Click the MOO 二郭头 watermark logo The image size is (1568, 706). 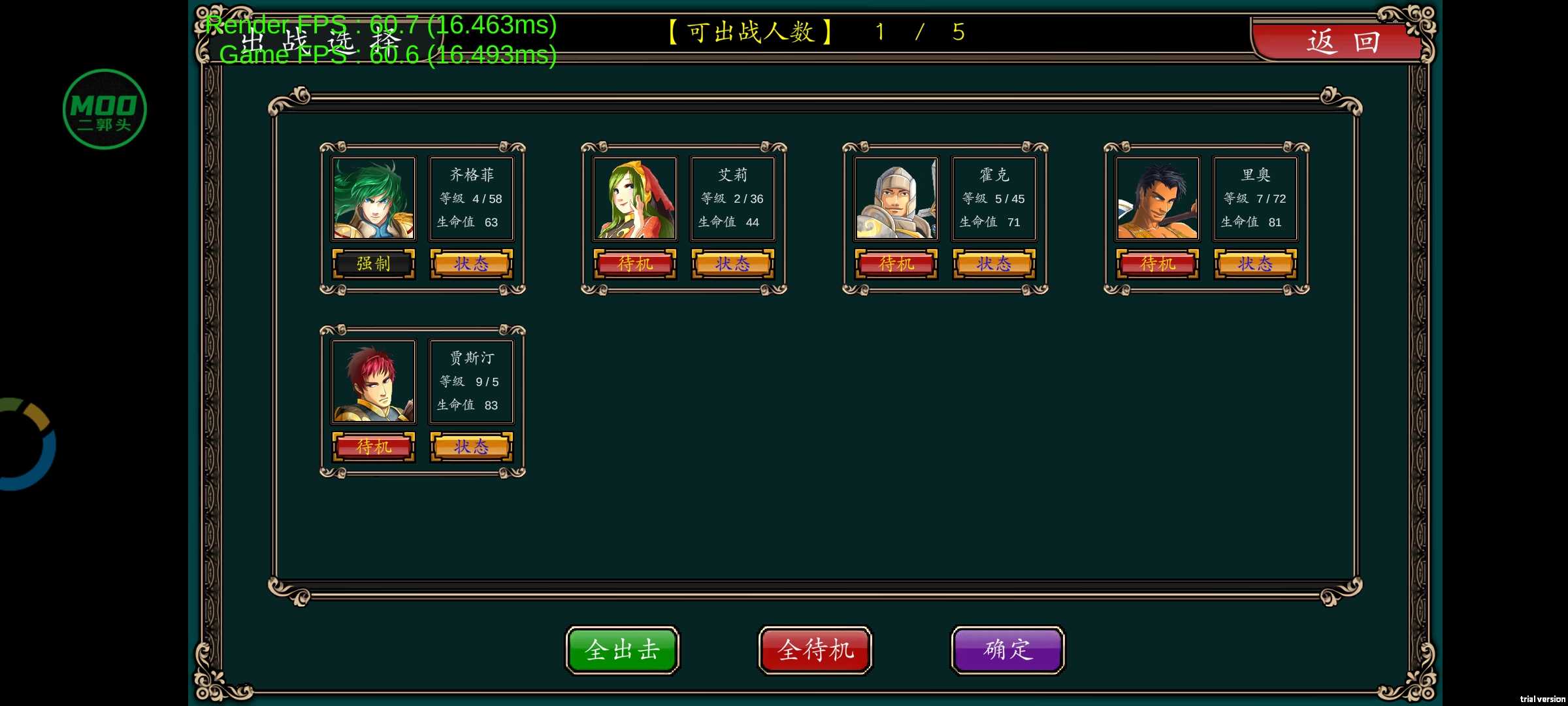[105, 108]
